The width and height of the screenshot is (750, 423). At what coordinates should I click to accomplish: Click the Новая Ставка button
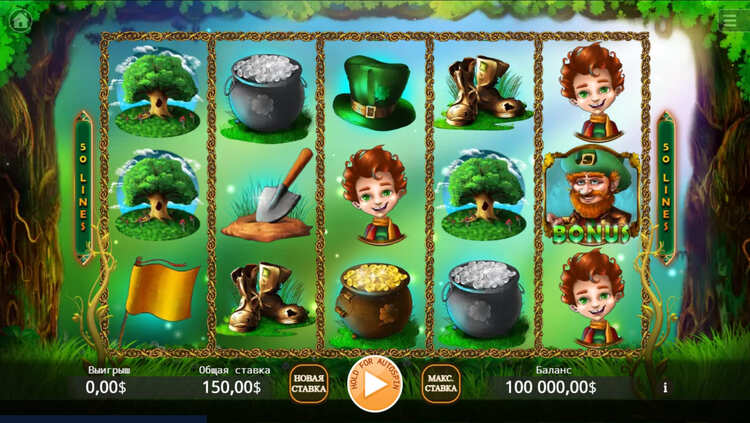309,385
